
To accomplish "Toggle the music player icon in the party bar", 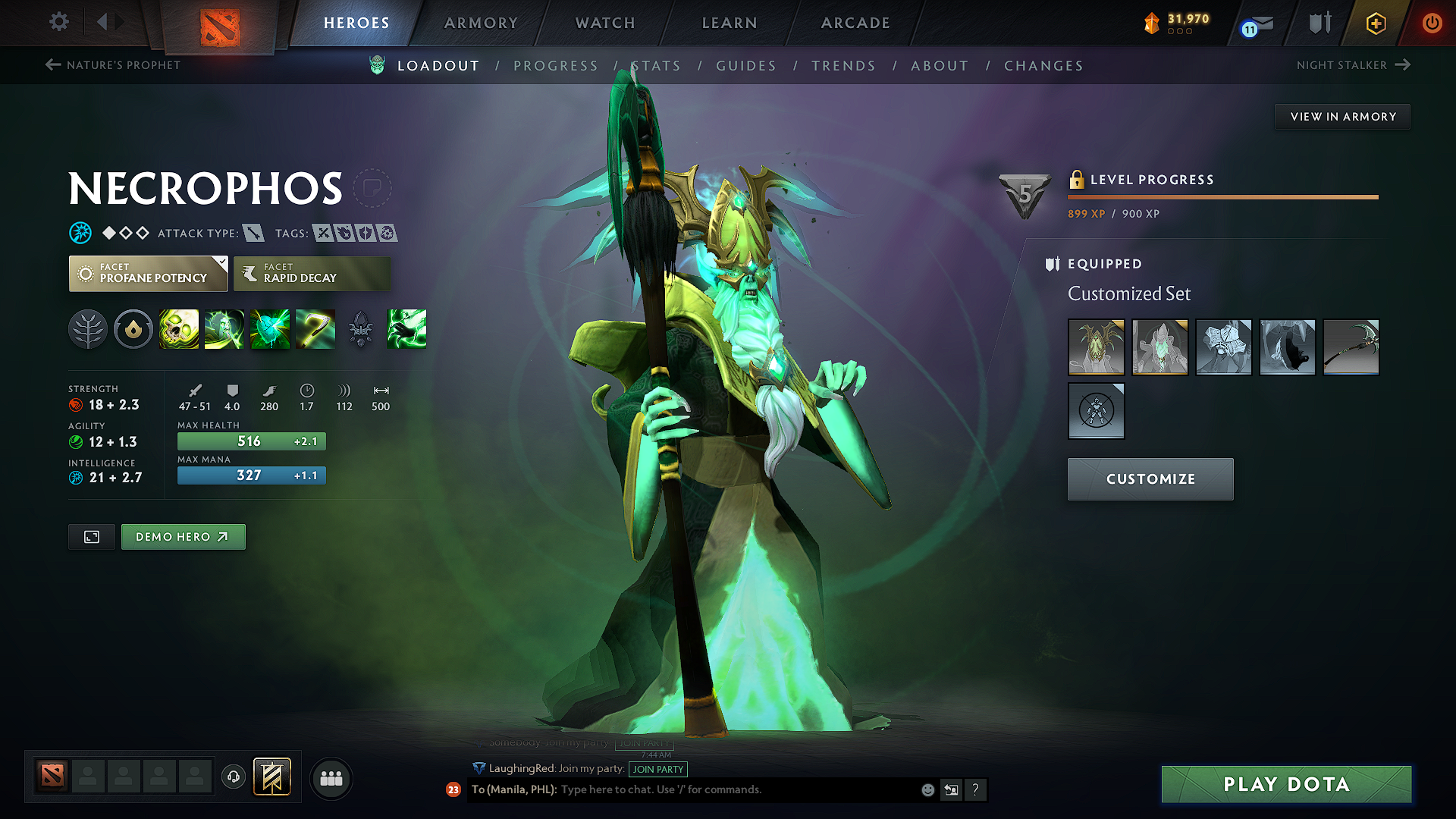I will point(233,777).
